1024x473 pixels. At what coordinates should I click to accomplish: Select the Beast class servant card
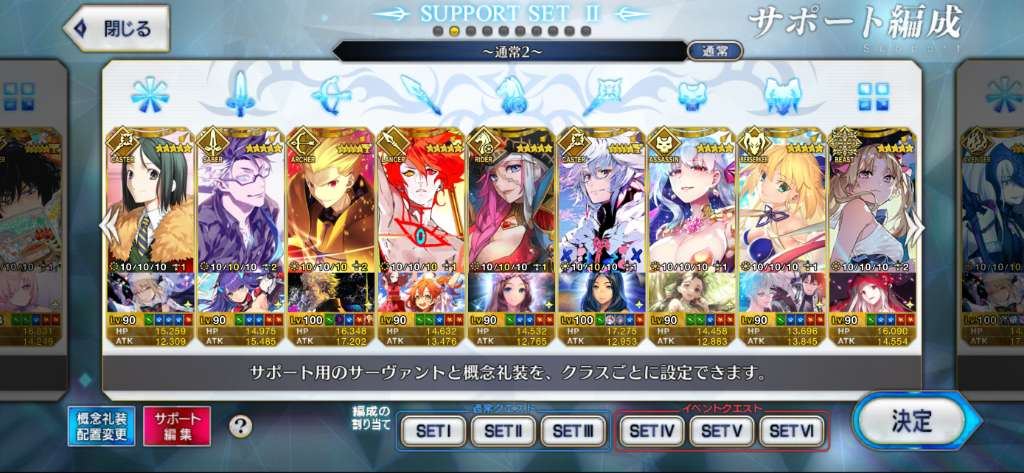[871, 200]
